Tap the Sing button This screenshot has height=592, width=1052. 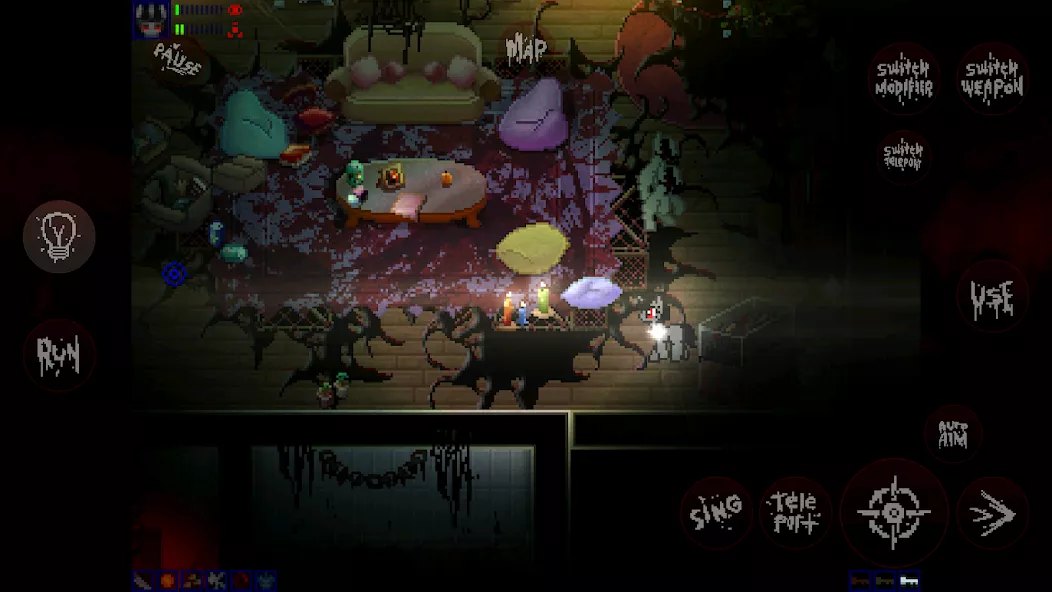[717, 512]
